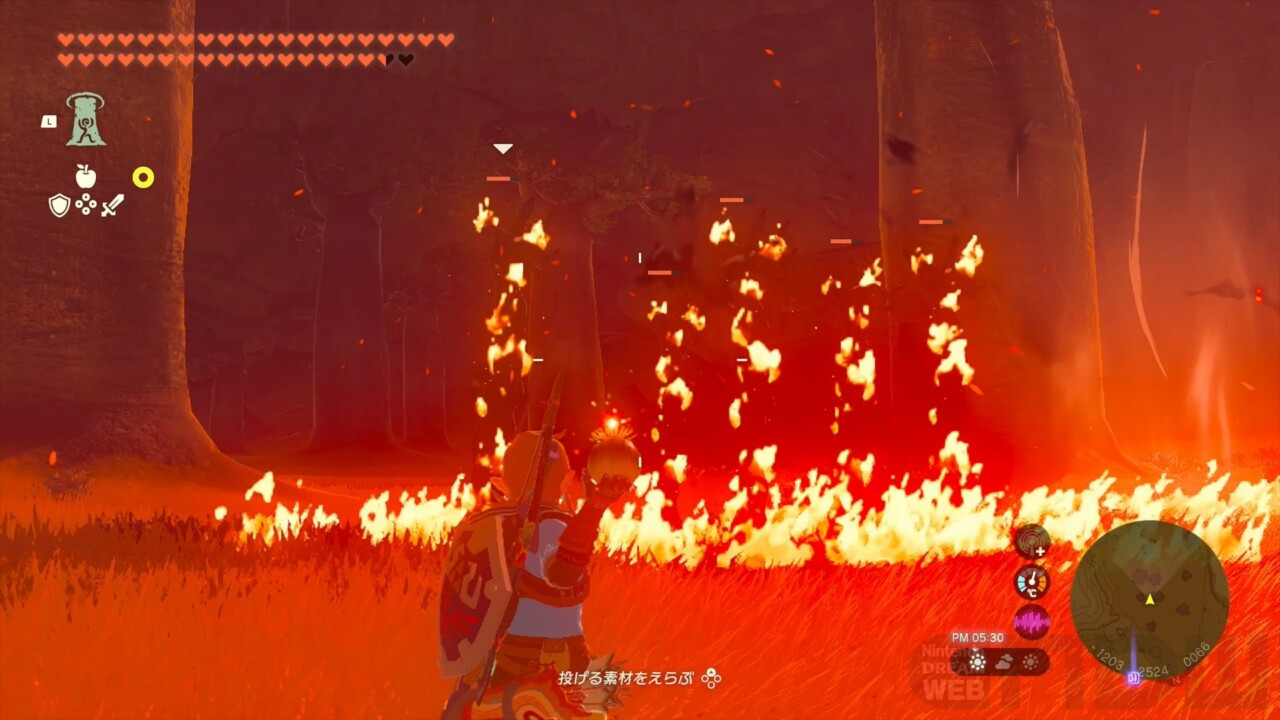The height and width of the screenshot is (720, 1280).
Task: Toggle the Sensor+ radar icon
Action: pos(1031,542)
